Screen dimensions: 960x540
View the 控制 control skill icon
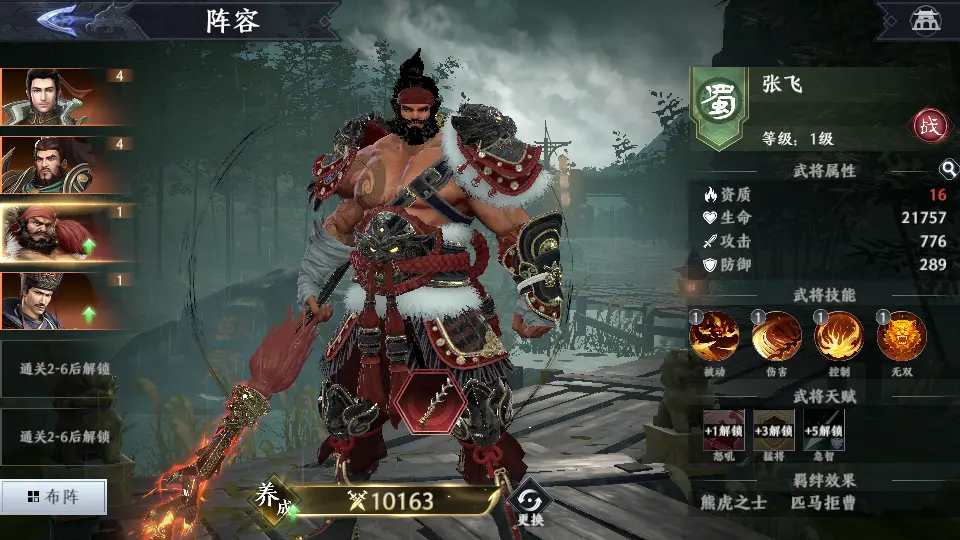click(839, 337)
